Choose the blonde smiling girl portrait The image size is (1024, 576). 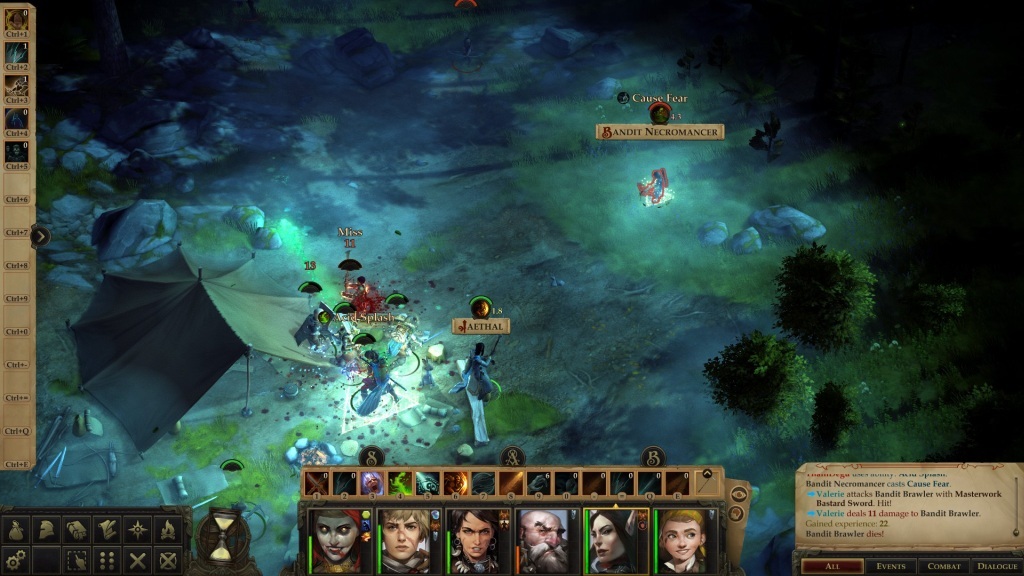coord(681,540)
